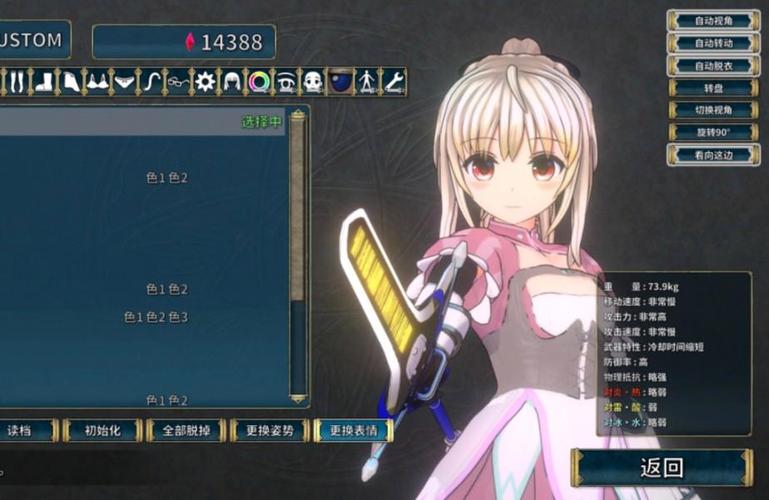
Task: Switch to the glasses category tab
Action: pyautogui.click(x=178, y=81)
